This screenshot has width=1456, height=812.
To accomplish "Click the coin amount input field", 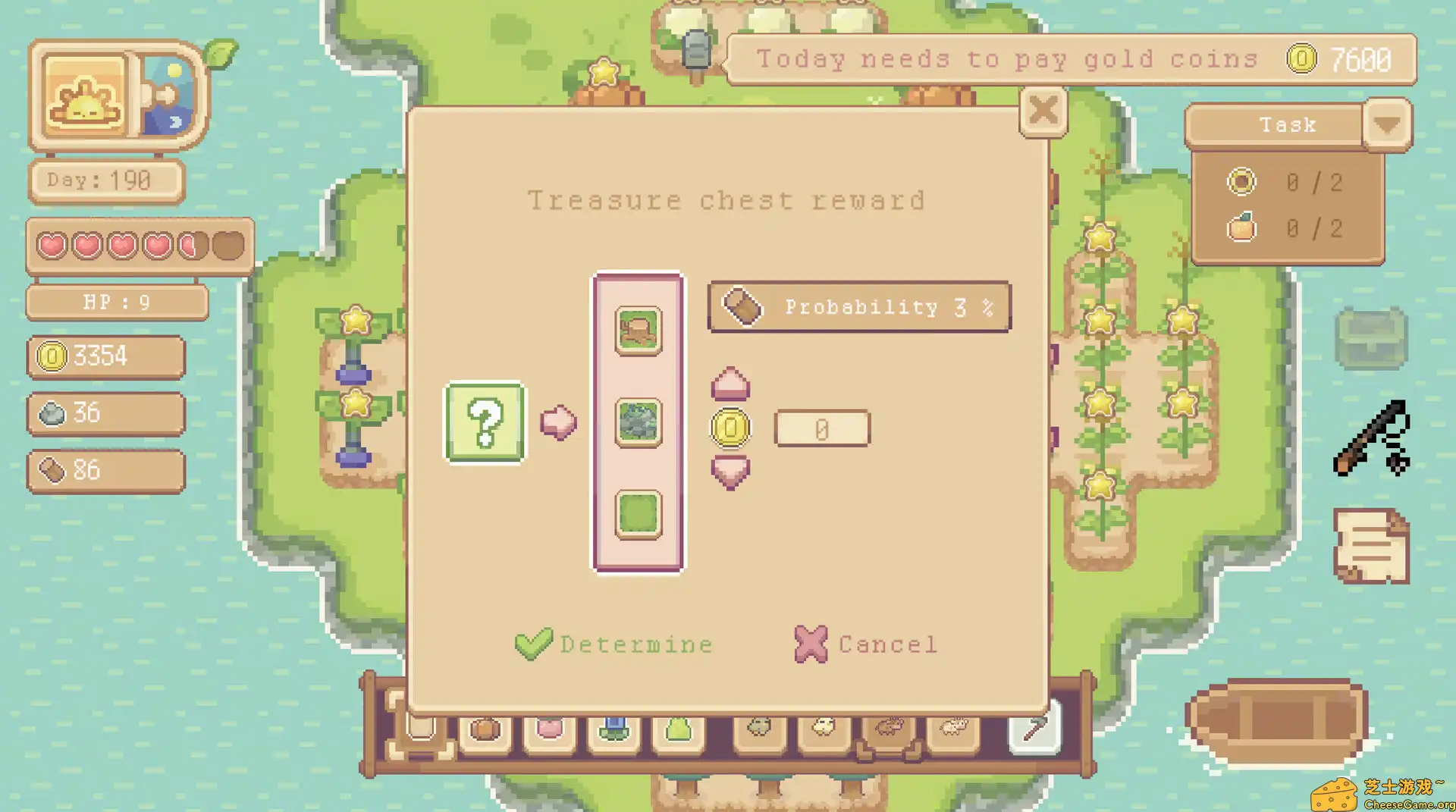I will (821, 427).
